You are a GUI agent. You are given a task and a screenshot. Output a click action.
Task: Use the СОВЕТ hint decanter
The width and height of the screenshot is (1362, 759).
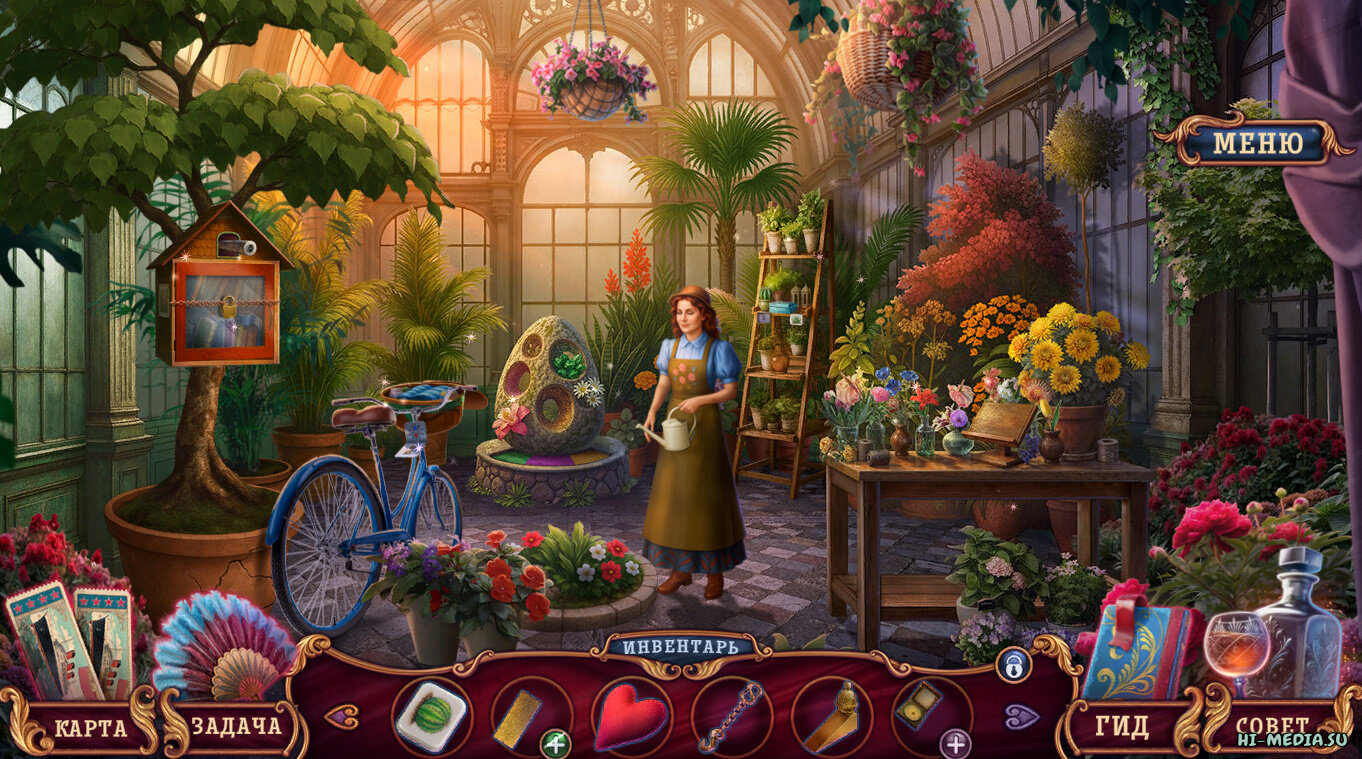click(1272, 725)
